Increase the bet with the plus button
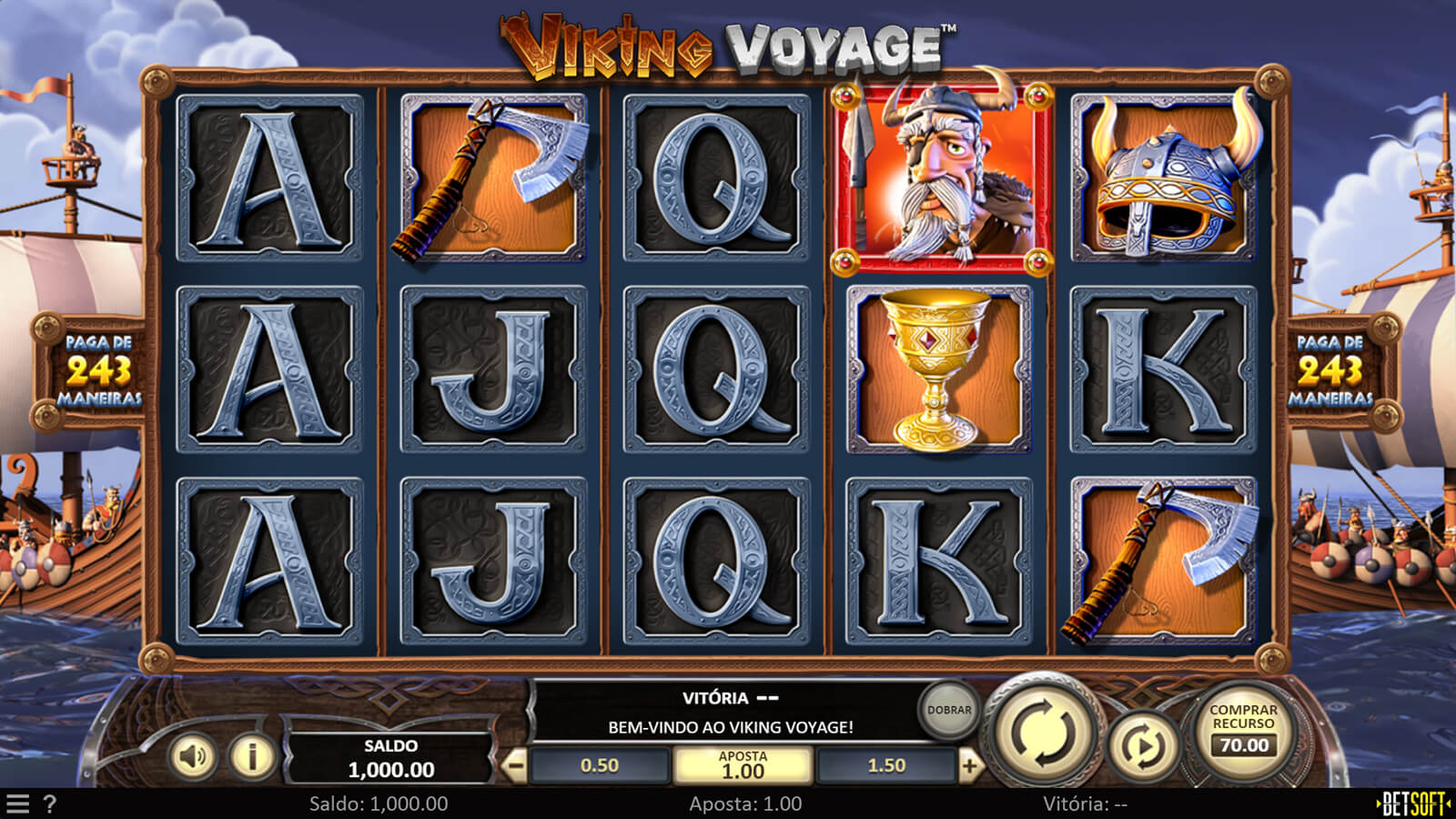Viewport: 1456px width, 819px height. [x=969, y=766]
